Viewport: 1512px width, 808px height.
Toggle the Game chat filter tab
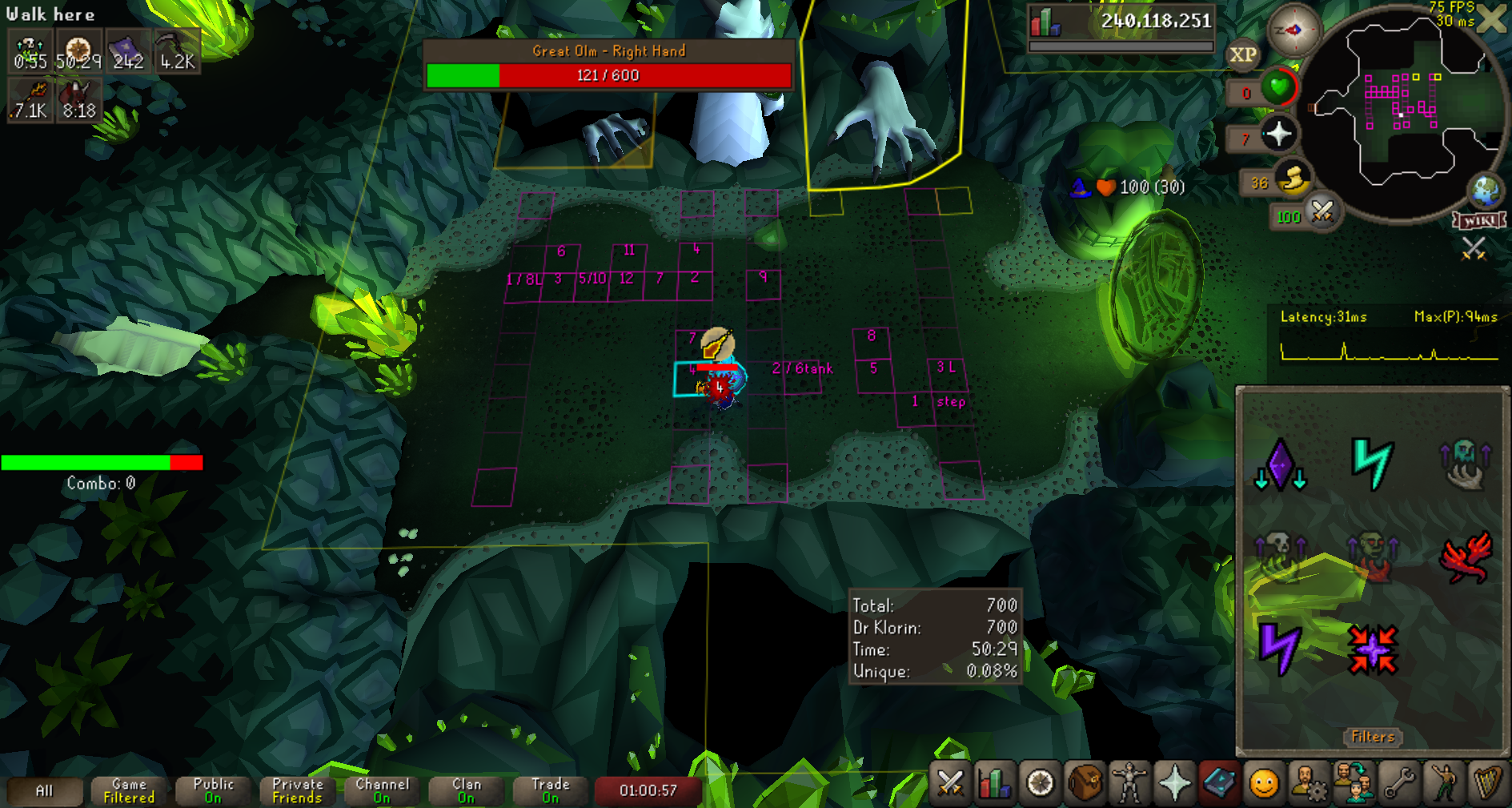(129, 790)
